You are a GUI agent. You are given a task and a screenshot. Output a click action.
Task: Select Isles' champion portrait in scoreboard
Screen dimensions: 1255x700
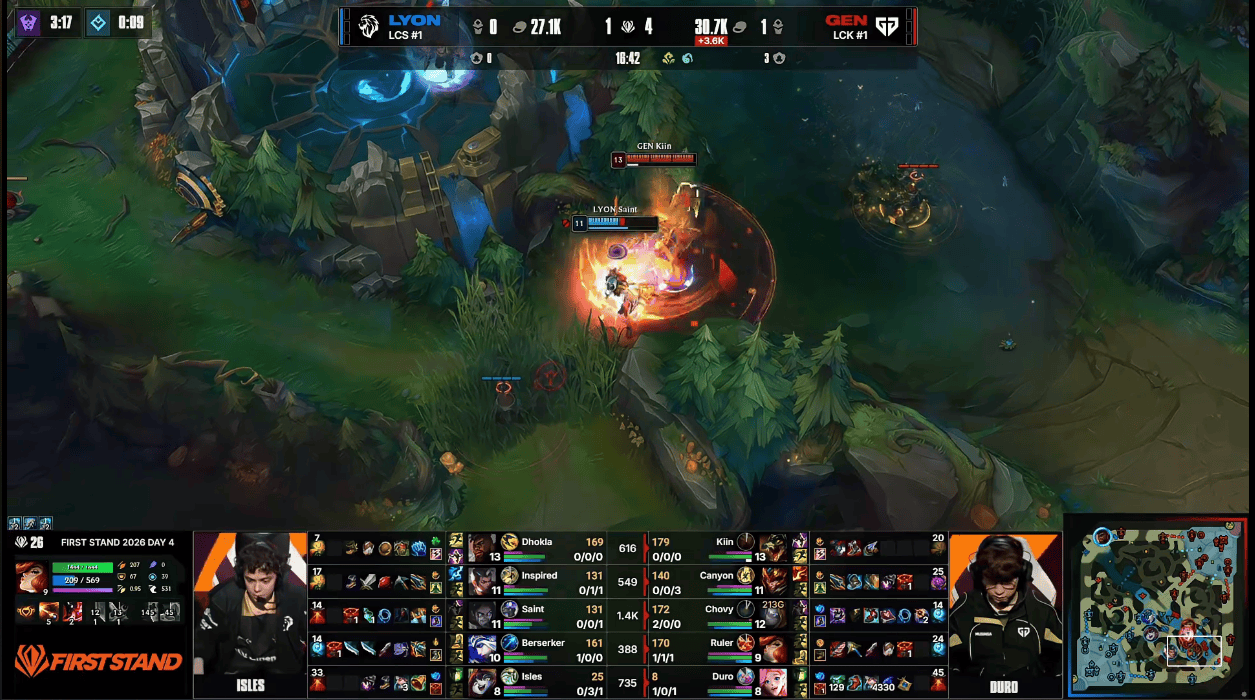coord(483,682)
